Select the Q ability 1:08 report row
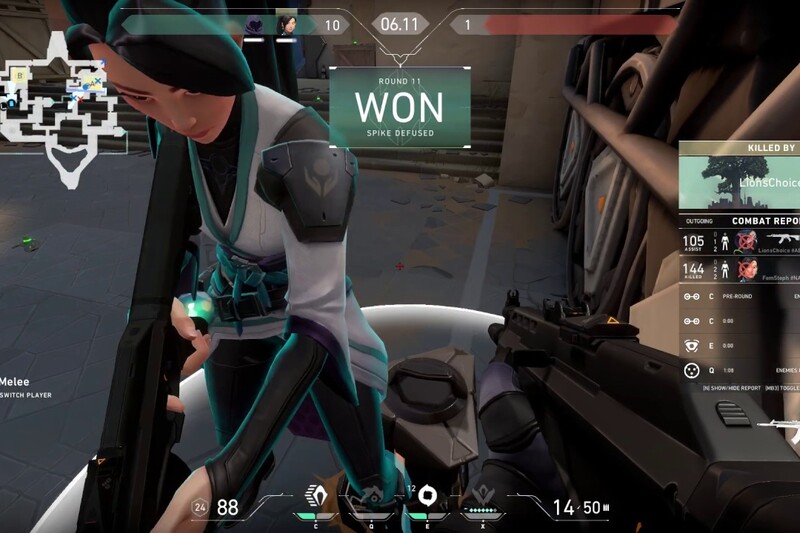The image size is (800, 533). [740, 371]
